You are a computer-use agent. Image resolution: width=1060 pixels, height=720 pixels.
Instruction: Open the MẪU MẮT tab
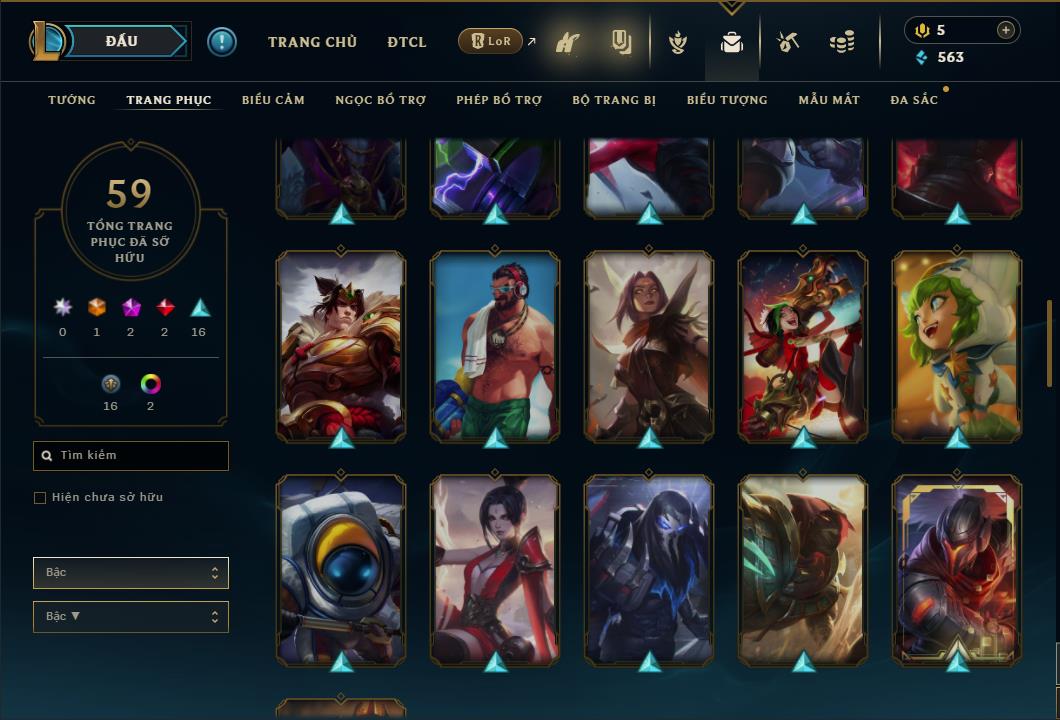pyautogui.click(x=829, y=100)
